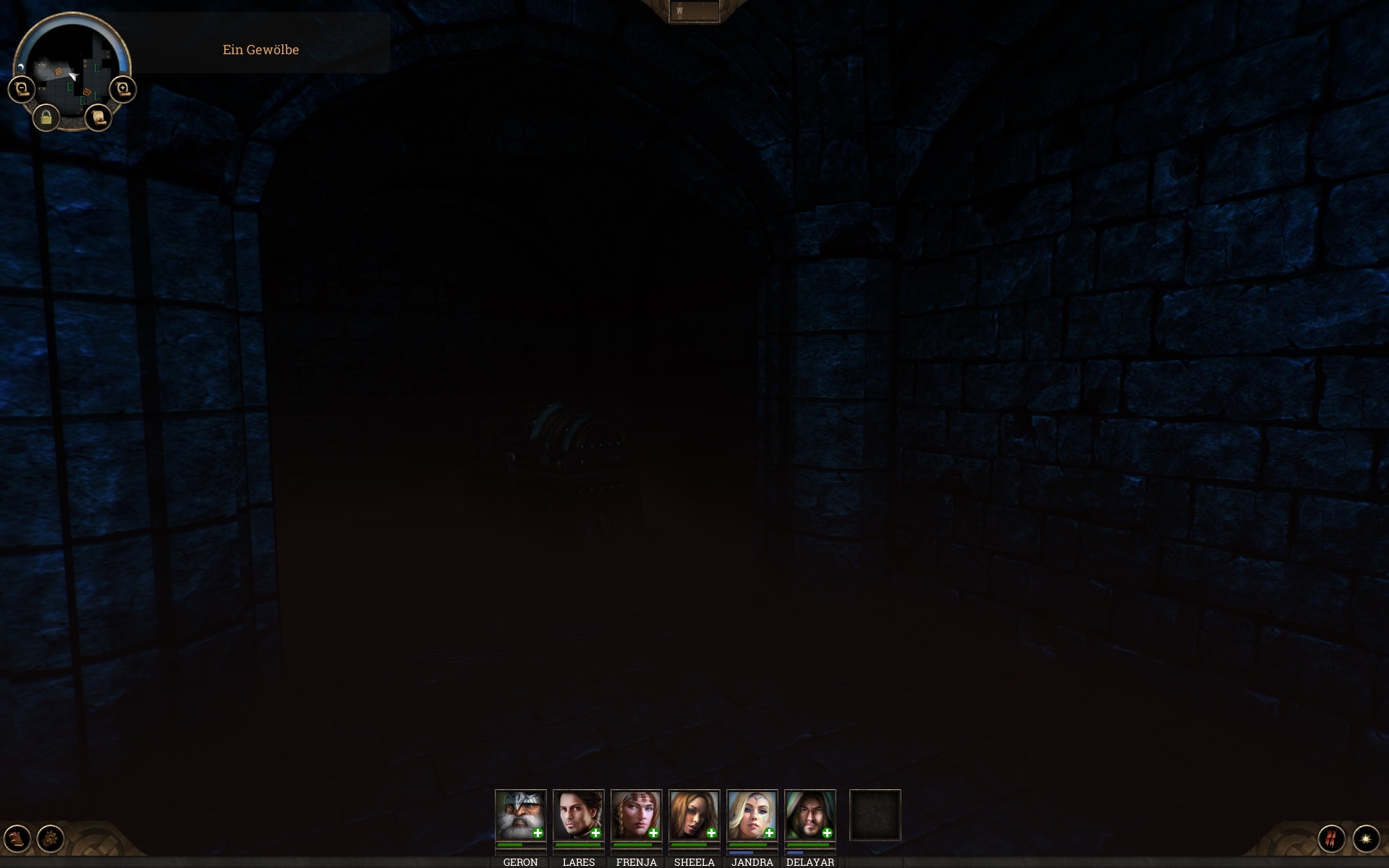Click the compass at the top center

pos(694,12)
